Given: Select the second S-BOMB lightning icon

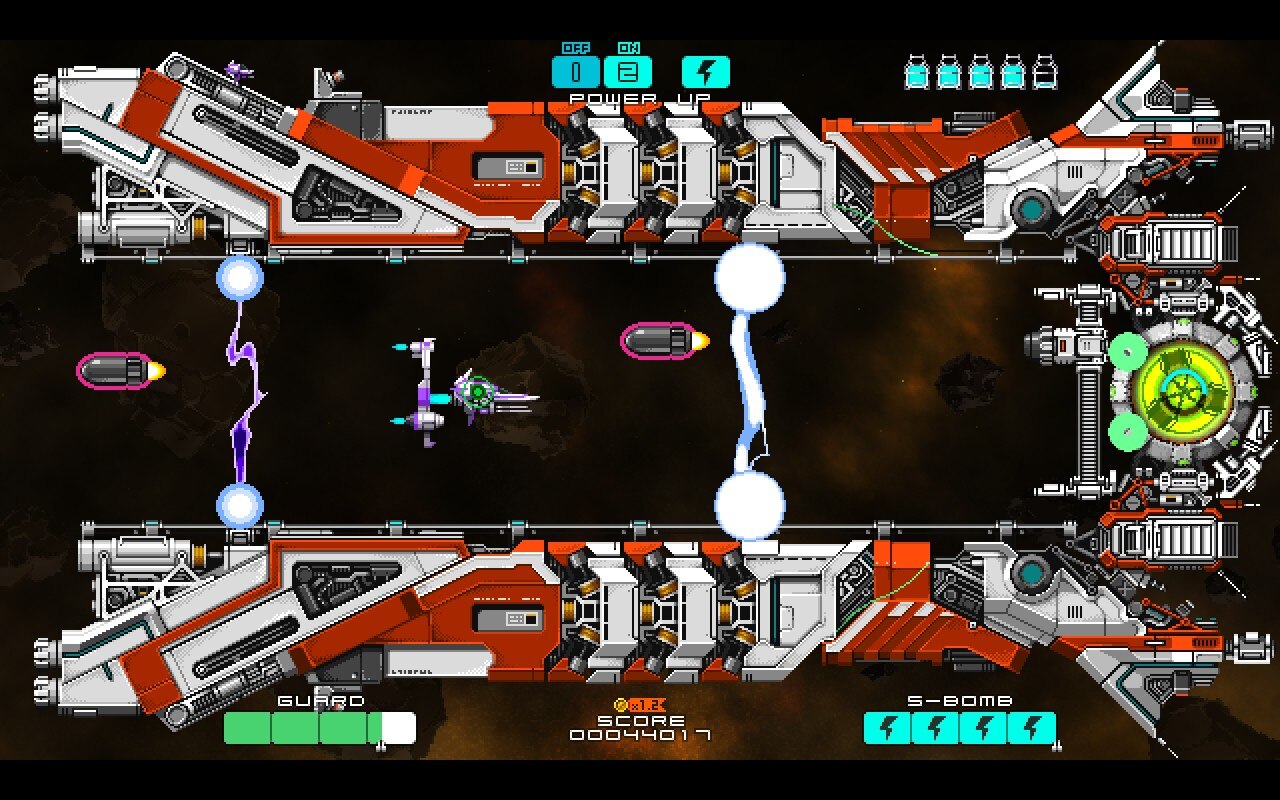Looking at the screenshot, I should tap(935, 727).
